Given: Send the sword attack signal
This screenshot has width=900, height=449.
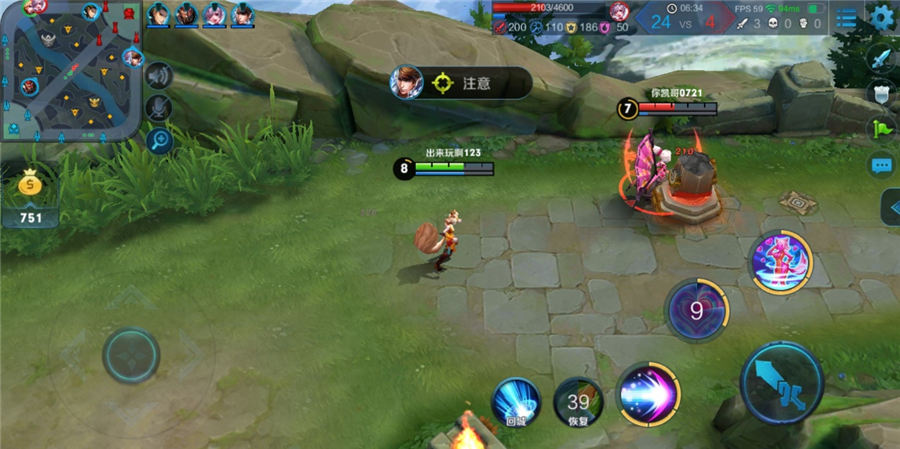Looking at the screenshot, I should click(881, 58).
